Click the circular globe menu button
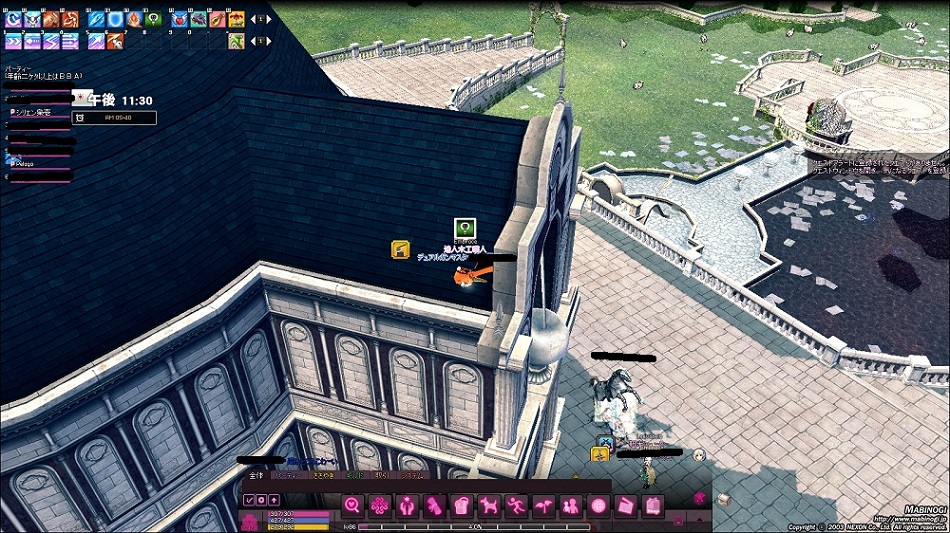 point(598,505)
